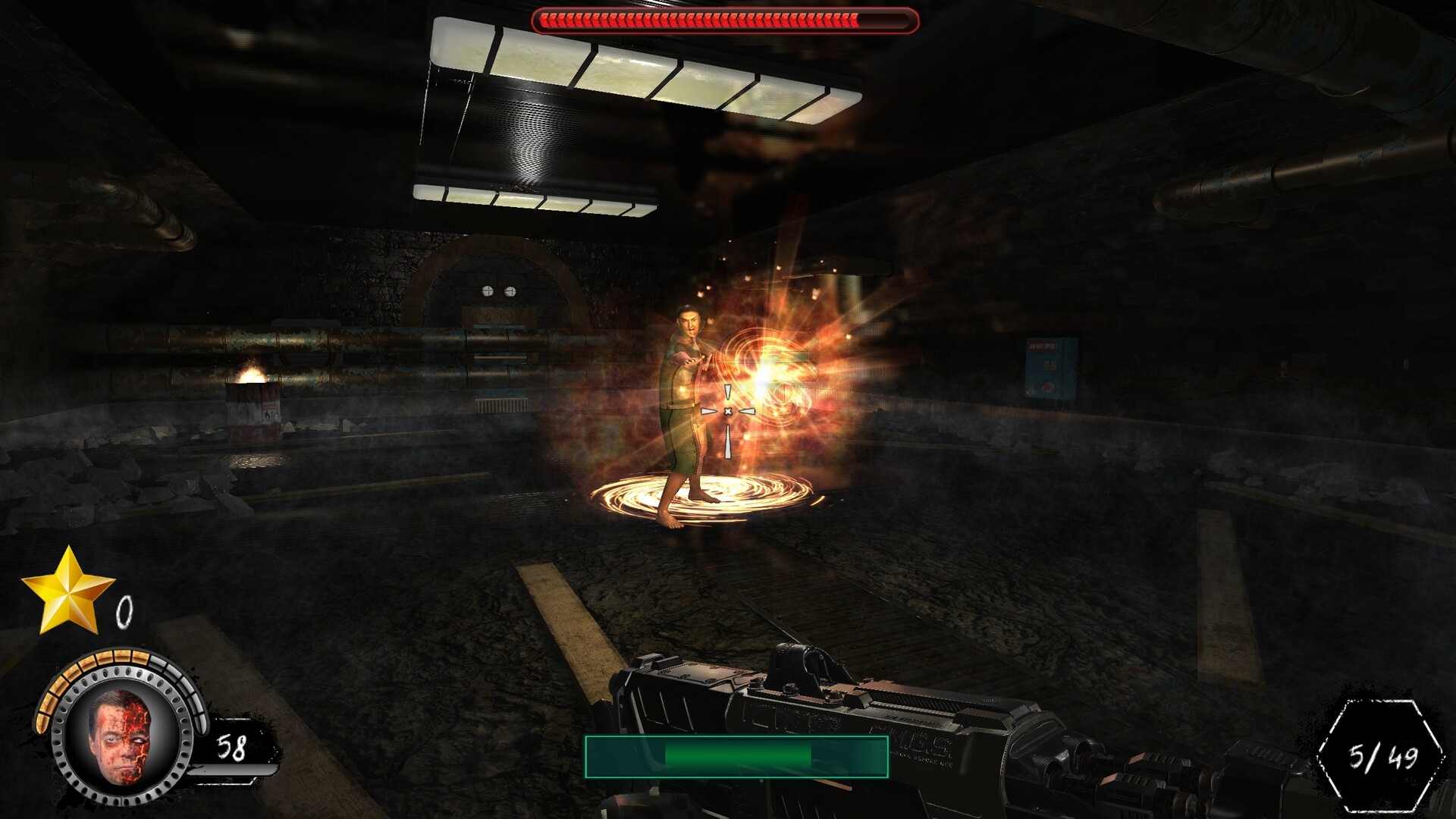The width and height of the screenshot is (1456, 819).
Task: Click the blue poster on the right wall
Action: point(1048,370)
